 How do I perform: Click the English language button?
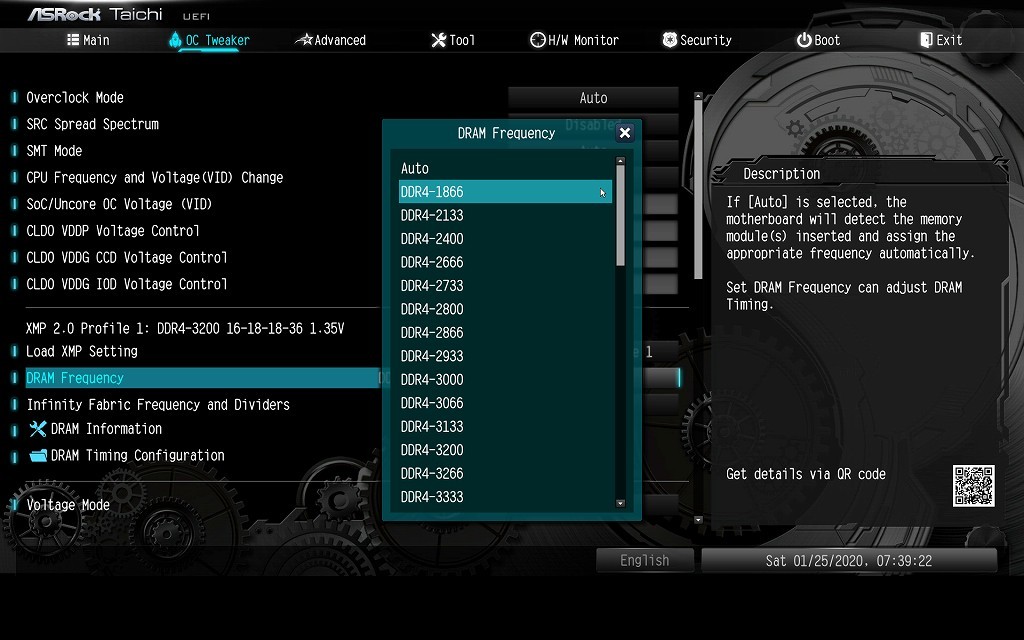644,560
